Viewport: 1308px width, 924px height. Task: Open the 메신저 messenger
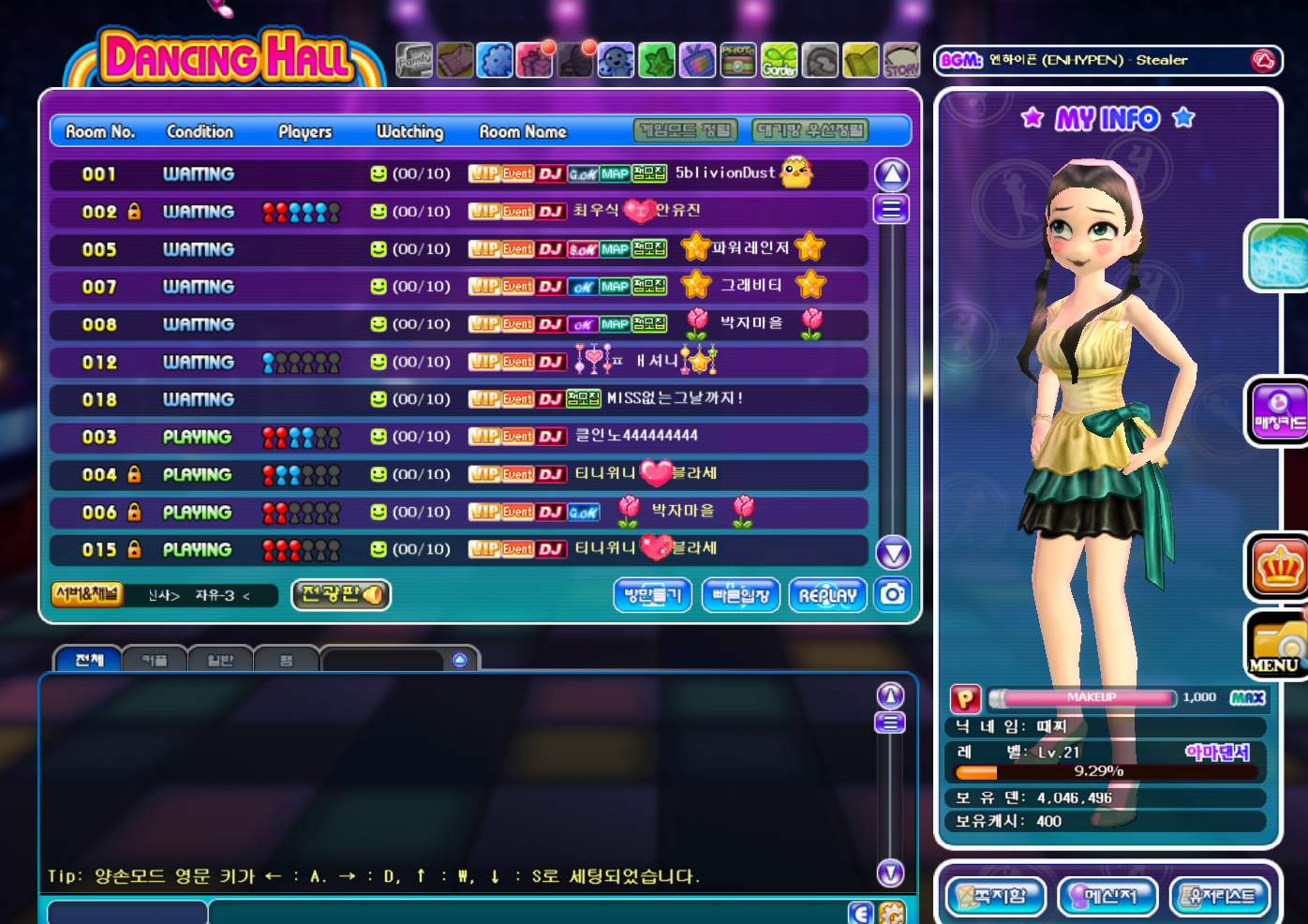click(1107, 897)
